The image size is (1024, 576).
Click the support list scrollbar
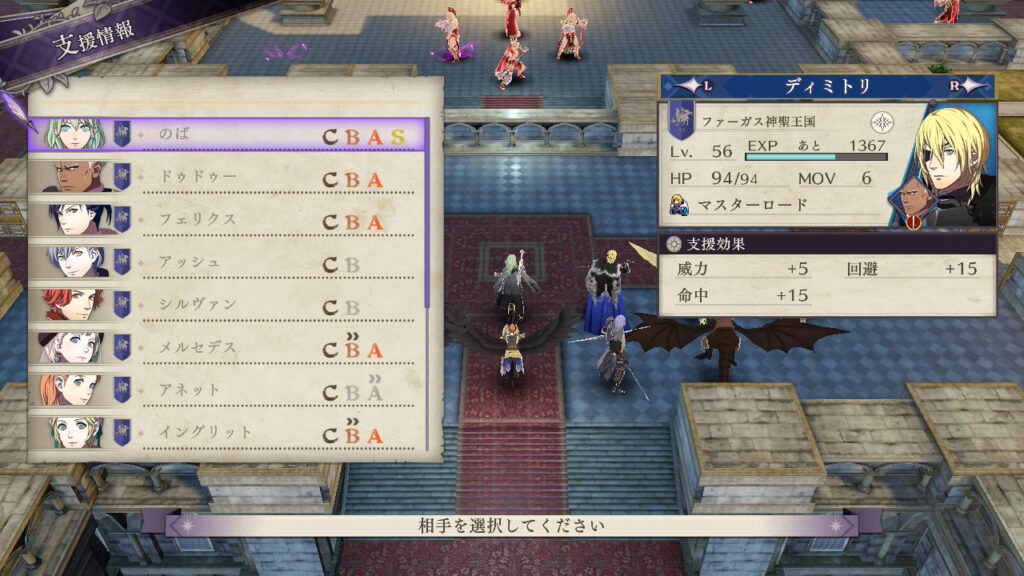pyautogui.click(x=429, y=215)
